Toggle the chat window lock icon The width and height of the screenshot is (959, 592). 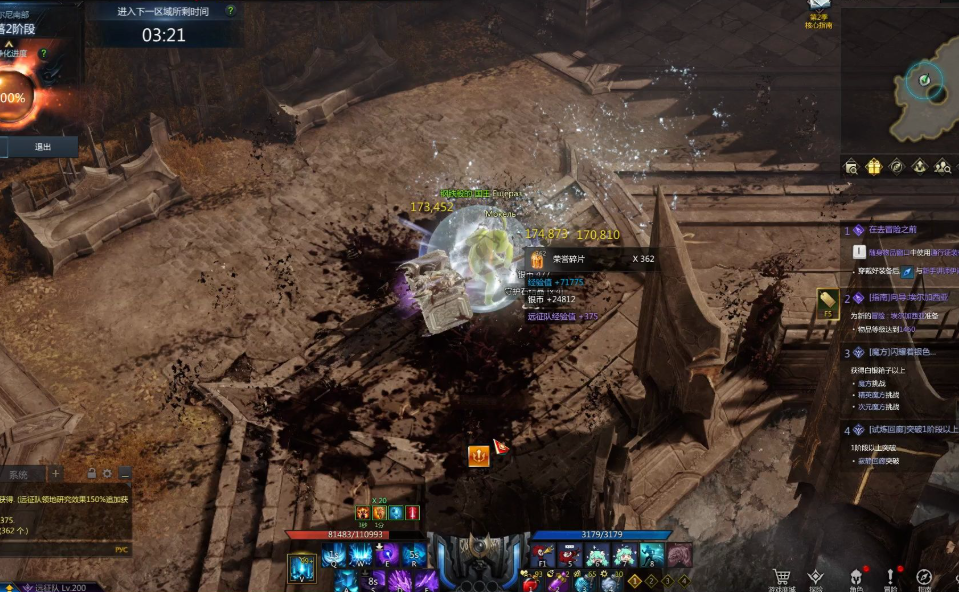tap(91, 473)
